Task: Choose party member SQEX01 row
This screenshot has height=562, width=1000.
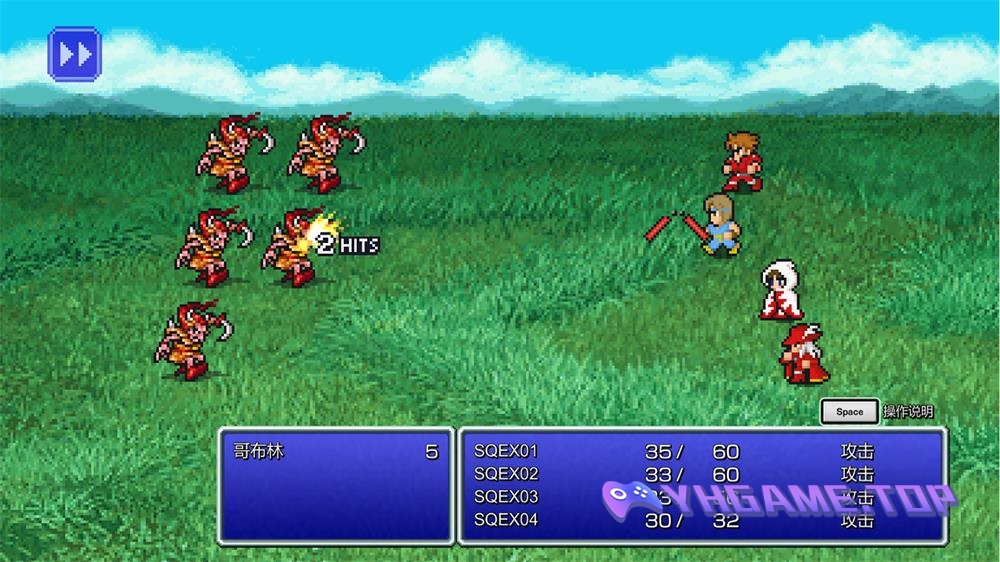Action: [x=506, y=452]
